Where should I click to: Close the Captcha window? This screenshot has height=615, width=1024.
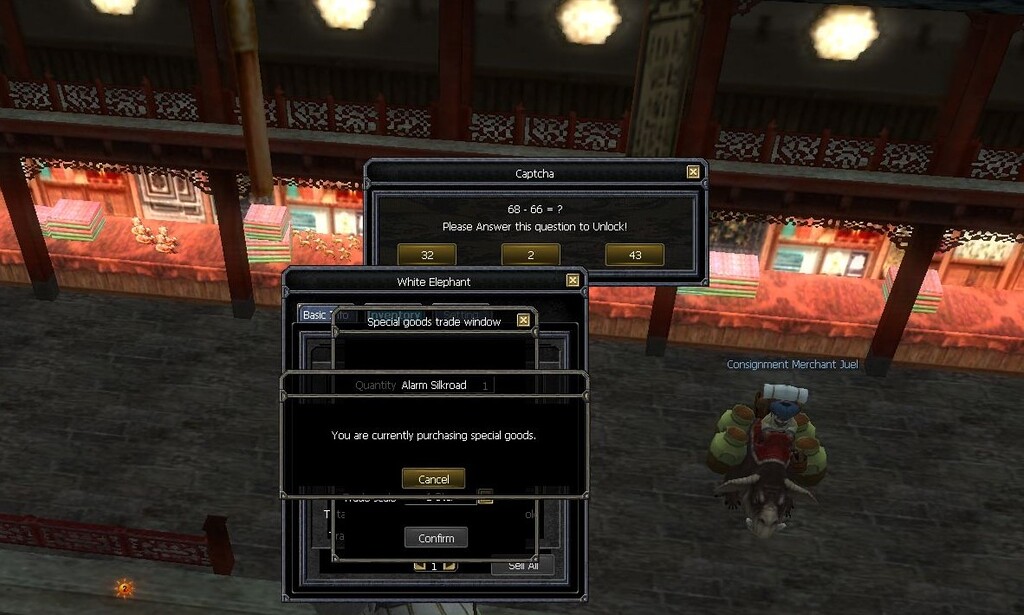pyautogui.click(x=693, y=172)
